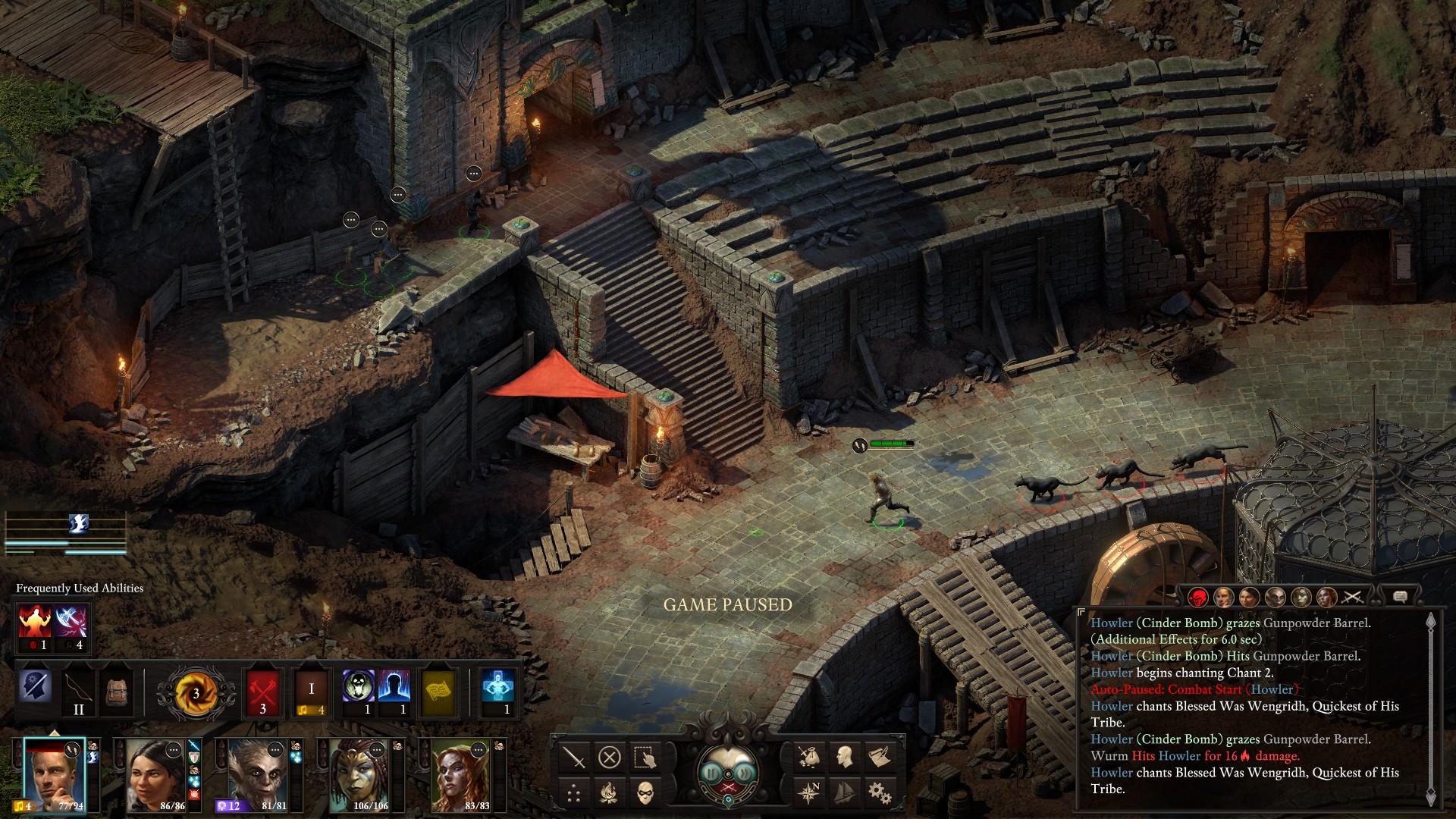Switch weapon set with the bow icon
Viewport: 1456px width, 819px height.
[x=78, y=692]
